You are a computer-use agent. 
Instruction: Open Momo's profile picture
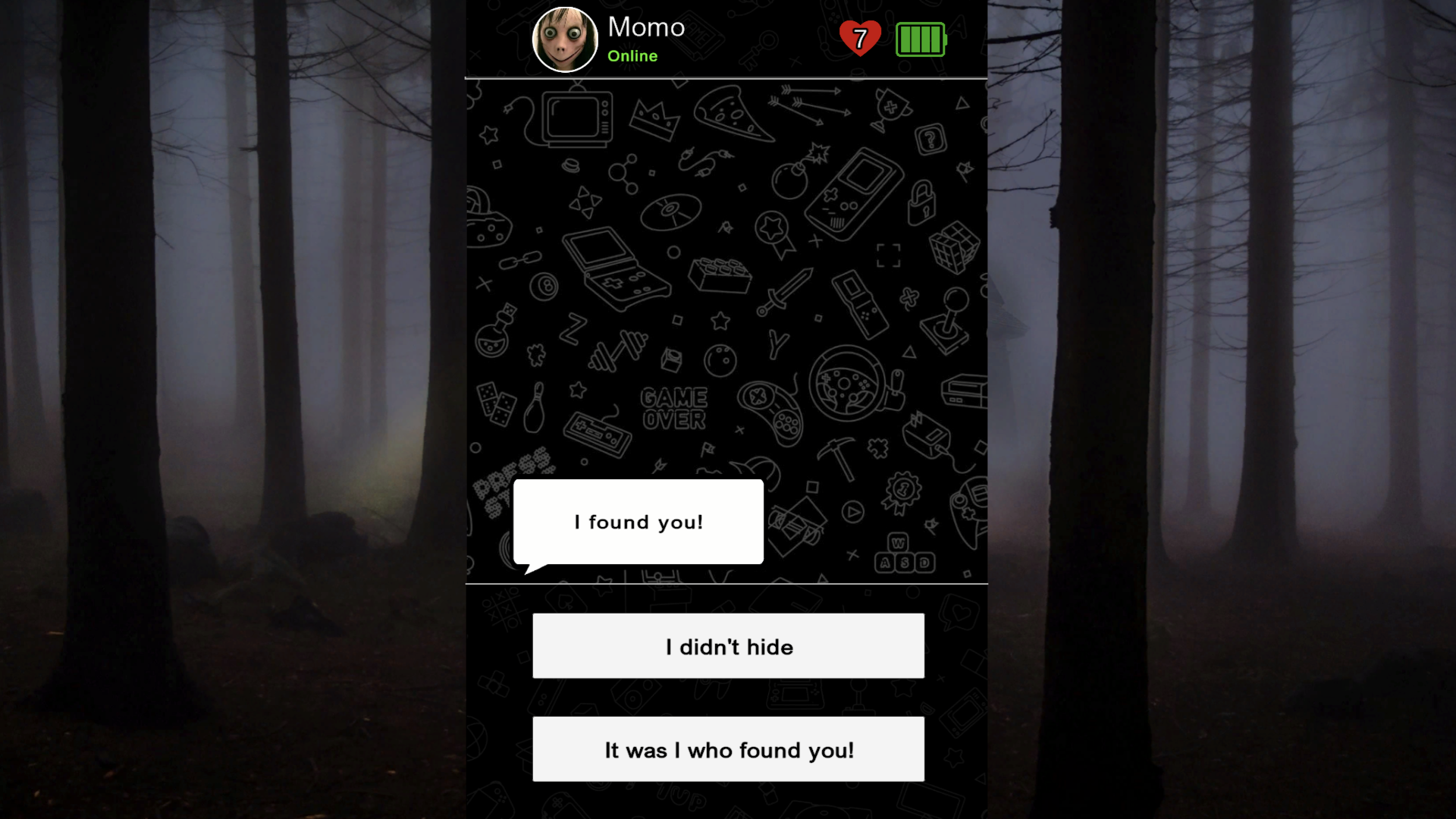(565, 38)
